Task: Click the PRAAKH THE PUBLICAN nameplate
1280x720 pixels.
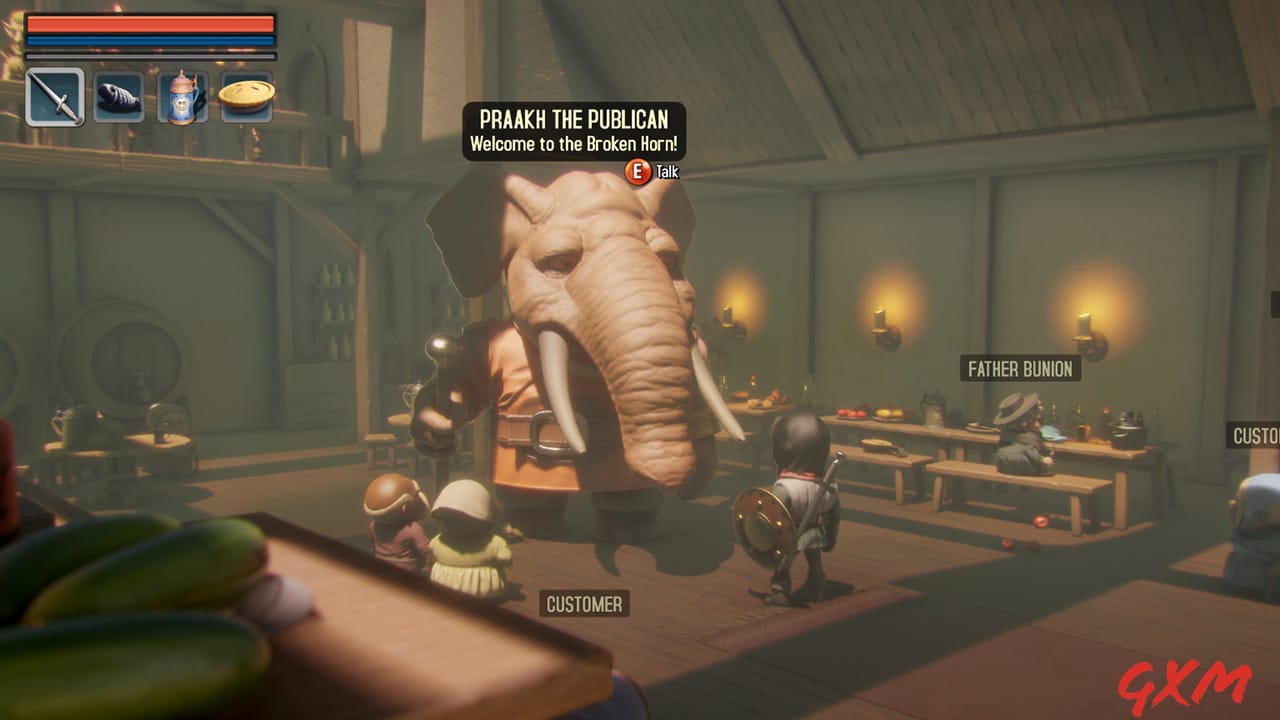Action: 572,118
